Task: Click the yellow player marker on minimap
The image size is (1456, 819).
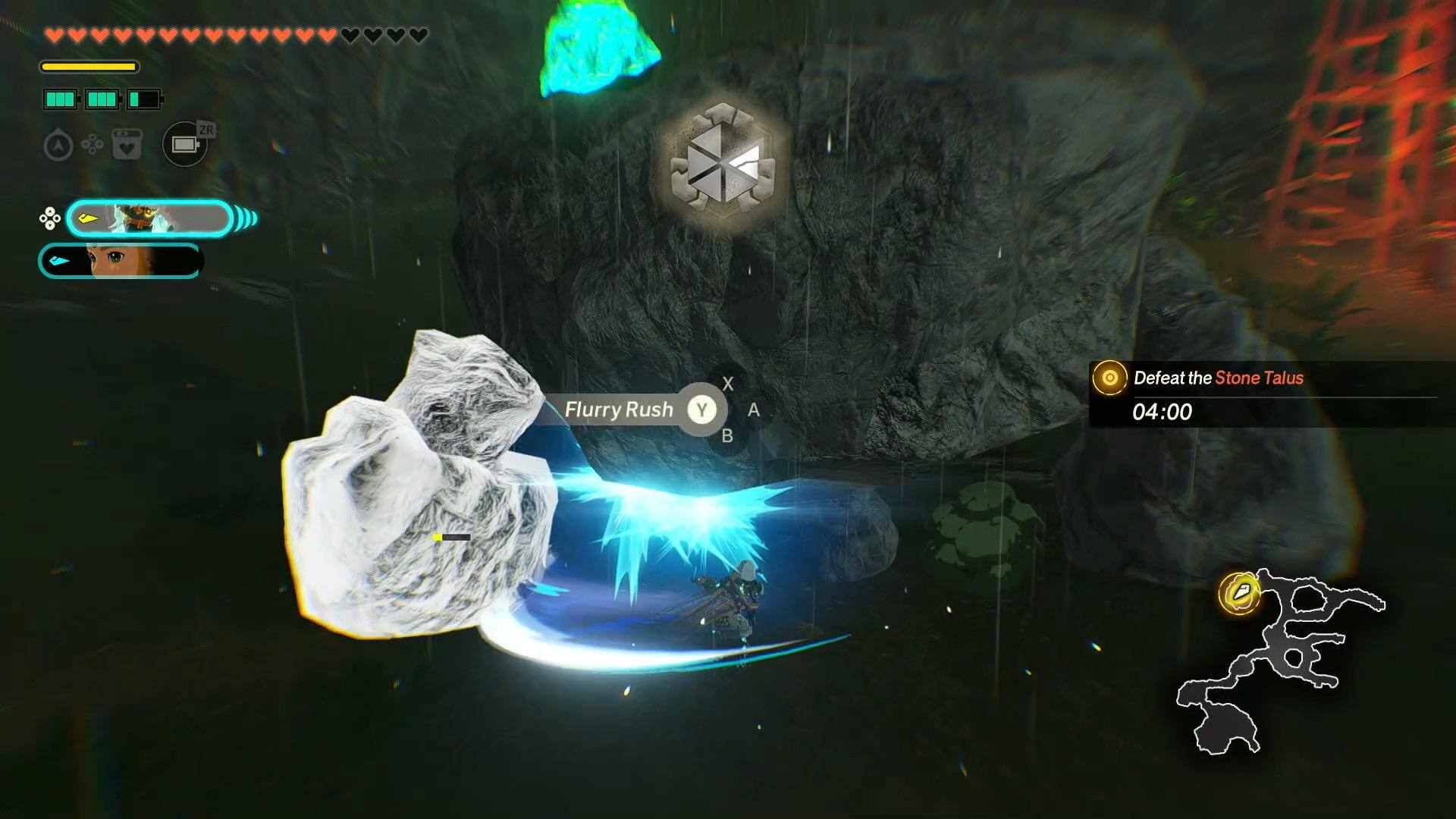Action: pos(1239,593)
